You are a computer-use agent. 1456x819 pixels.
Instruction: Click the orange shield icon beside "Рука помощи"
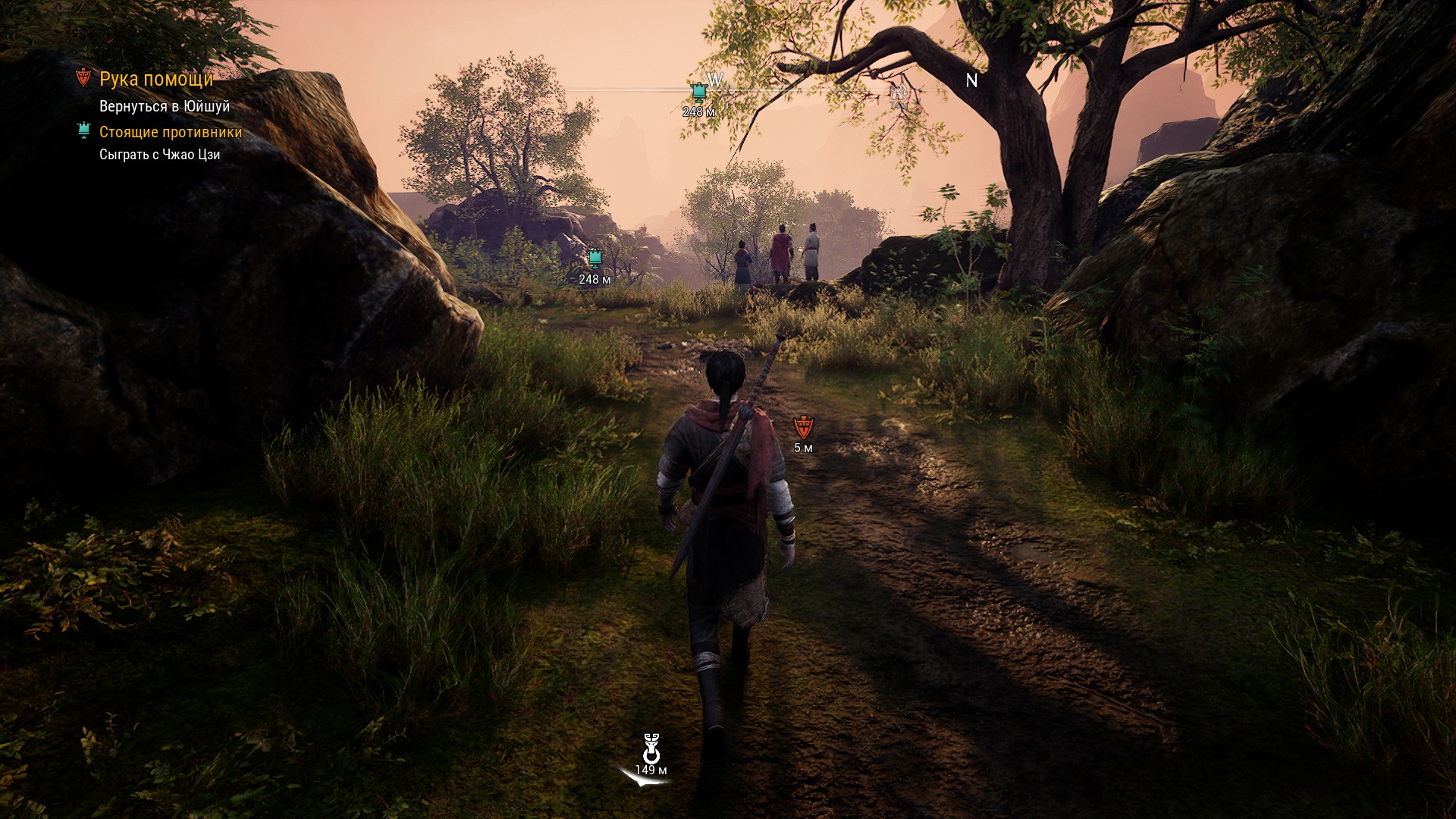click(83, 77)
